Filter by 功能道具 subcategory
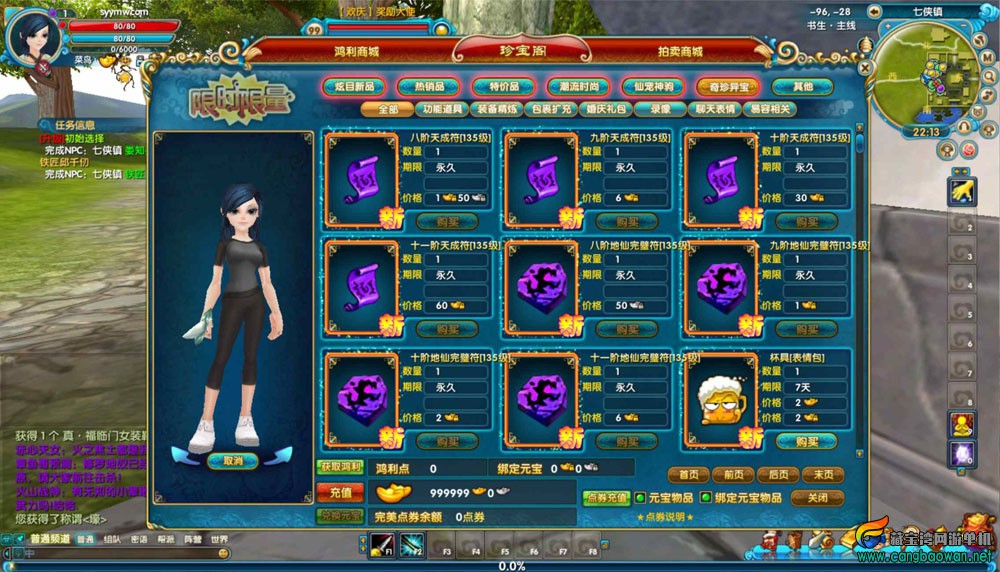Screen dimensions: 1000x572 coord(443,109)
